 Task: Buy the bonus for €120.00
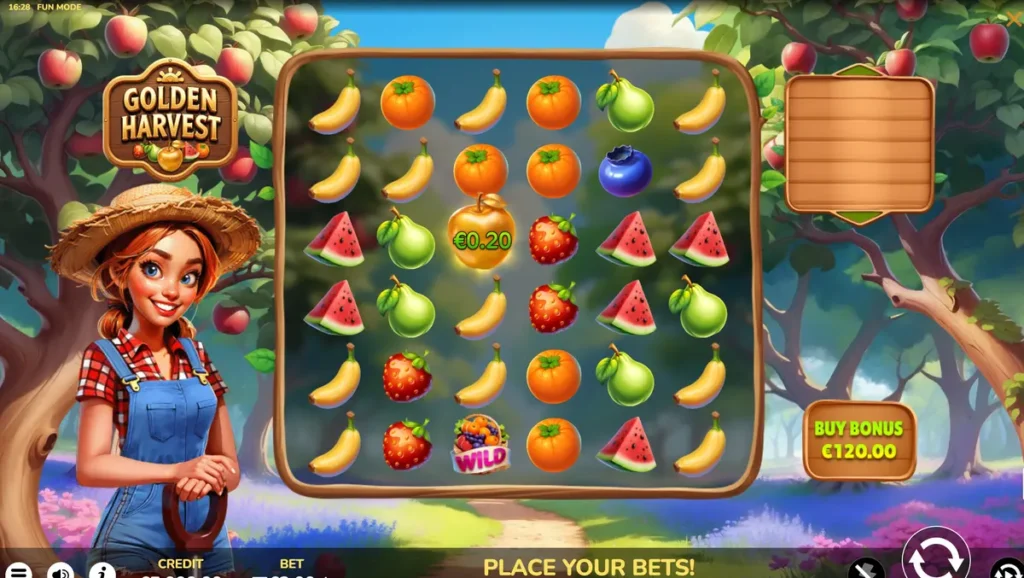pos(859,440)
